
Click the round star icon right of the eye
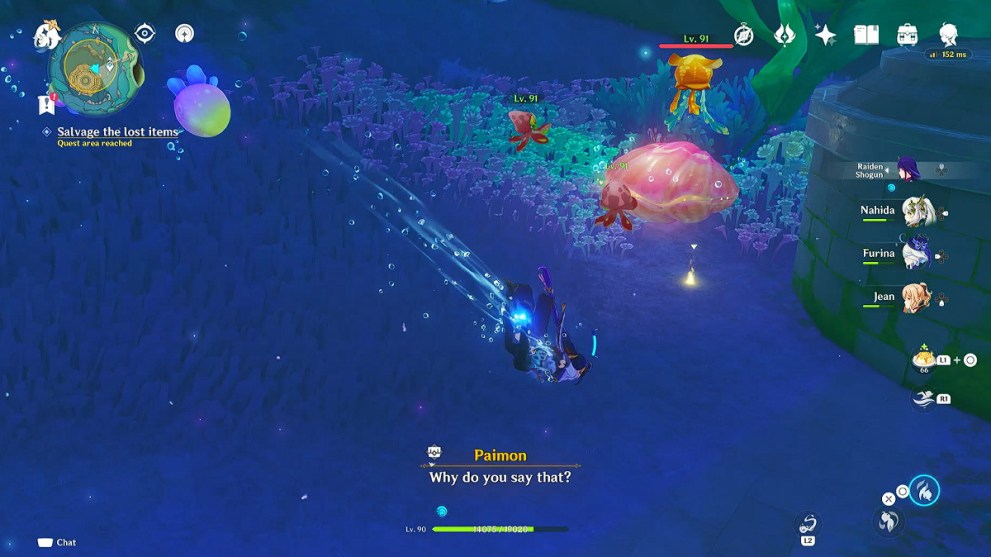(184, 34)
